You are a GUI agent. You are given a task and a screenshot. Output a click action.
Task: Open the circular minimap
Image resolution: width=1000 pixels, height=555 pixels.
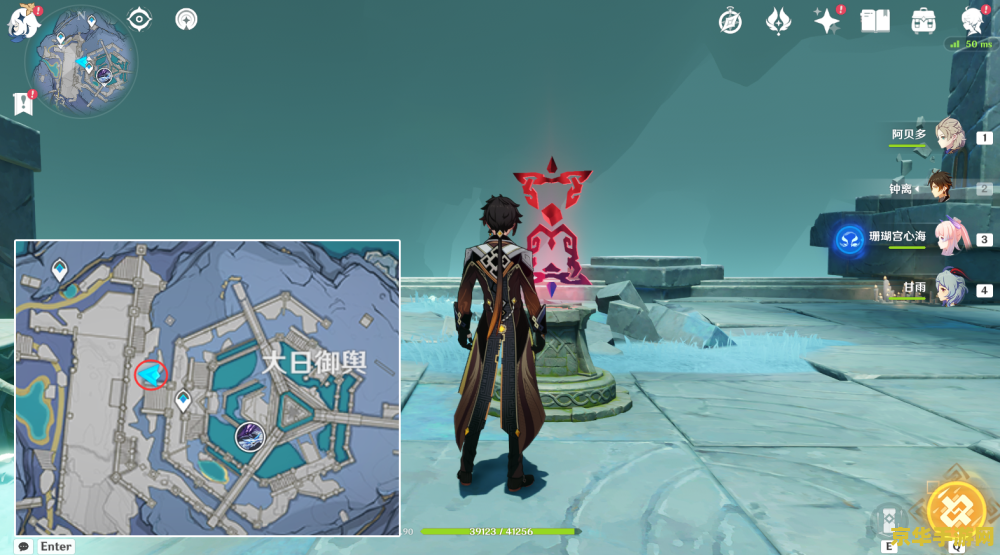(x=82, y=62)
